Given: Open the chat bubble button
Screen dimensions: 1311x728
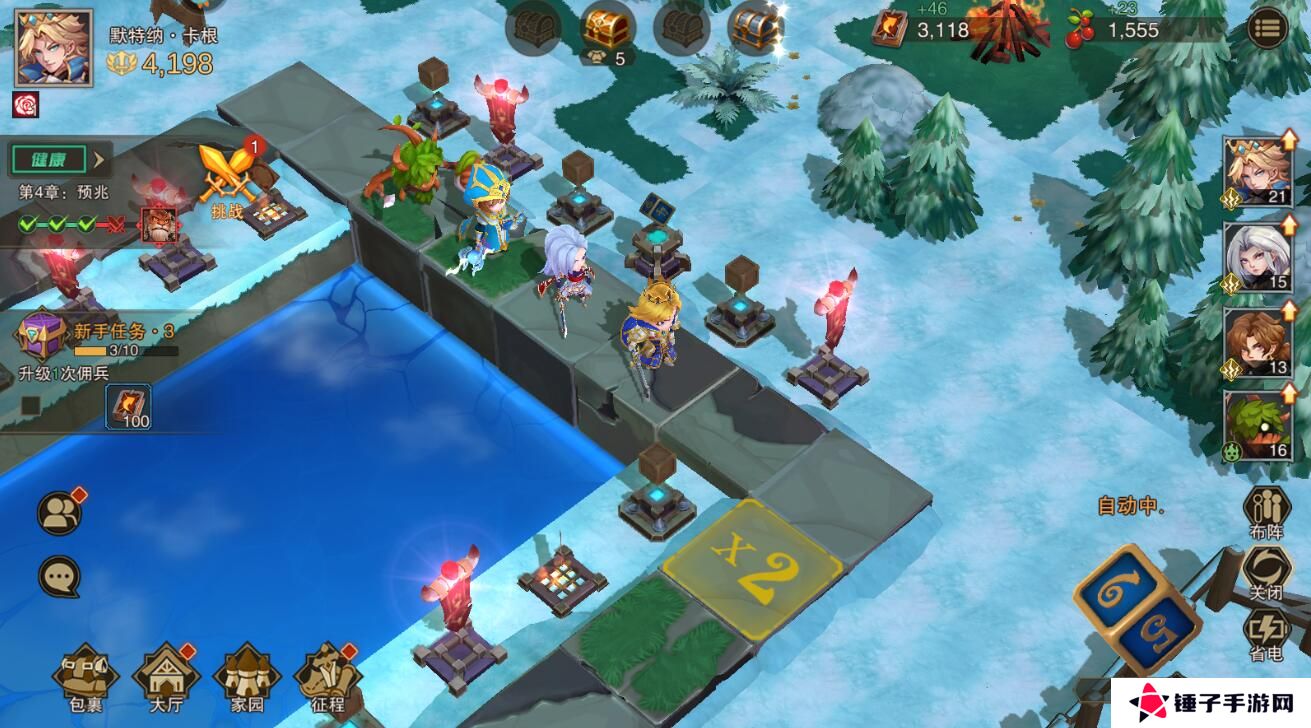Looking at the screenshot, I should (59, 577).
